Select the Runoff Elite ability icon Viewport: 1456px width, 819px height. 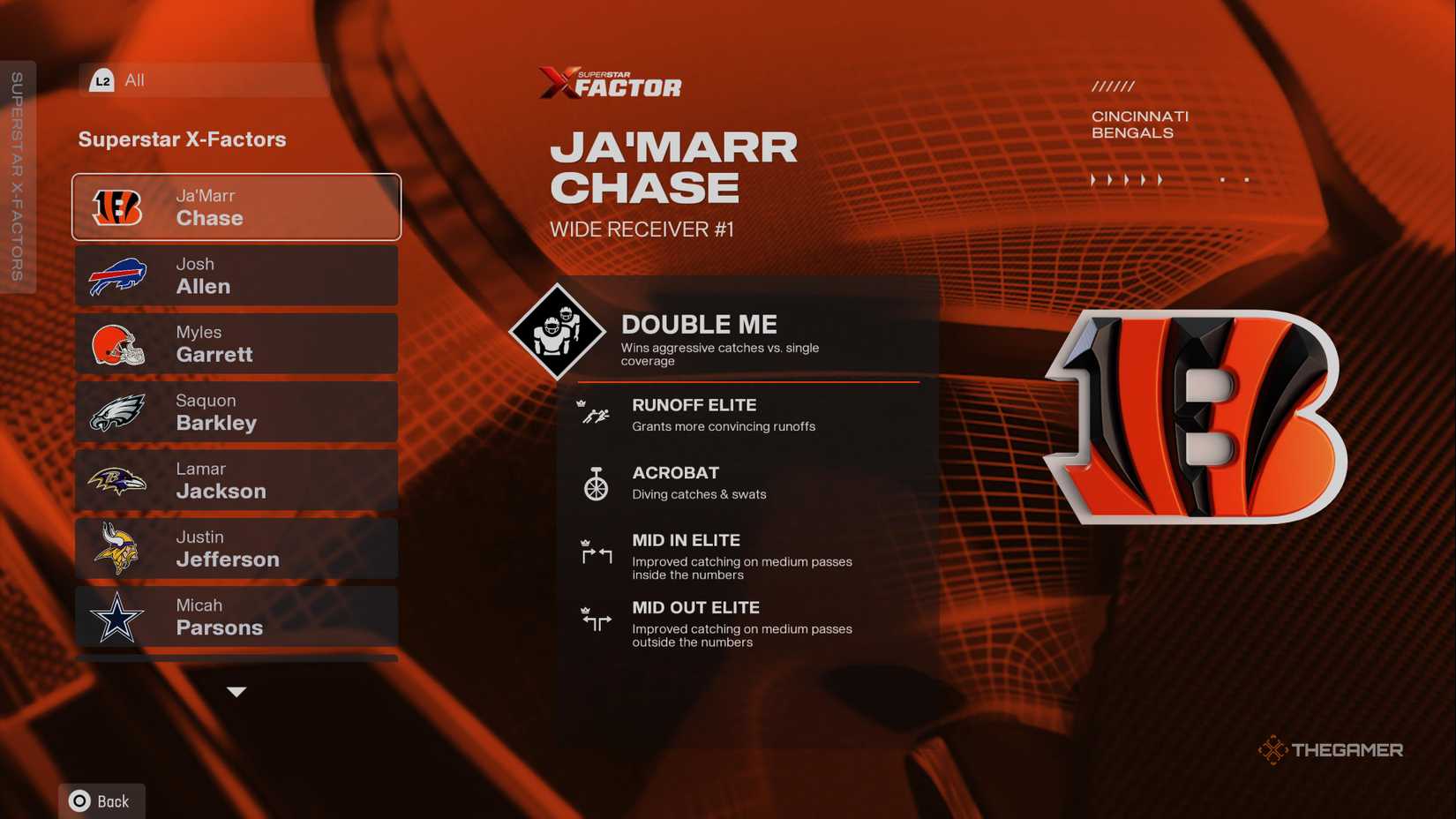point(595,413)
